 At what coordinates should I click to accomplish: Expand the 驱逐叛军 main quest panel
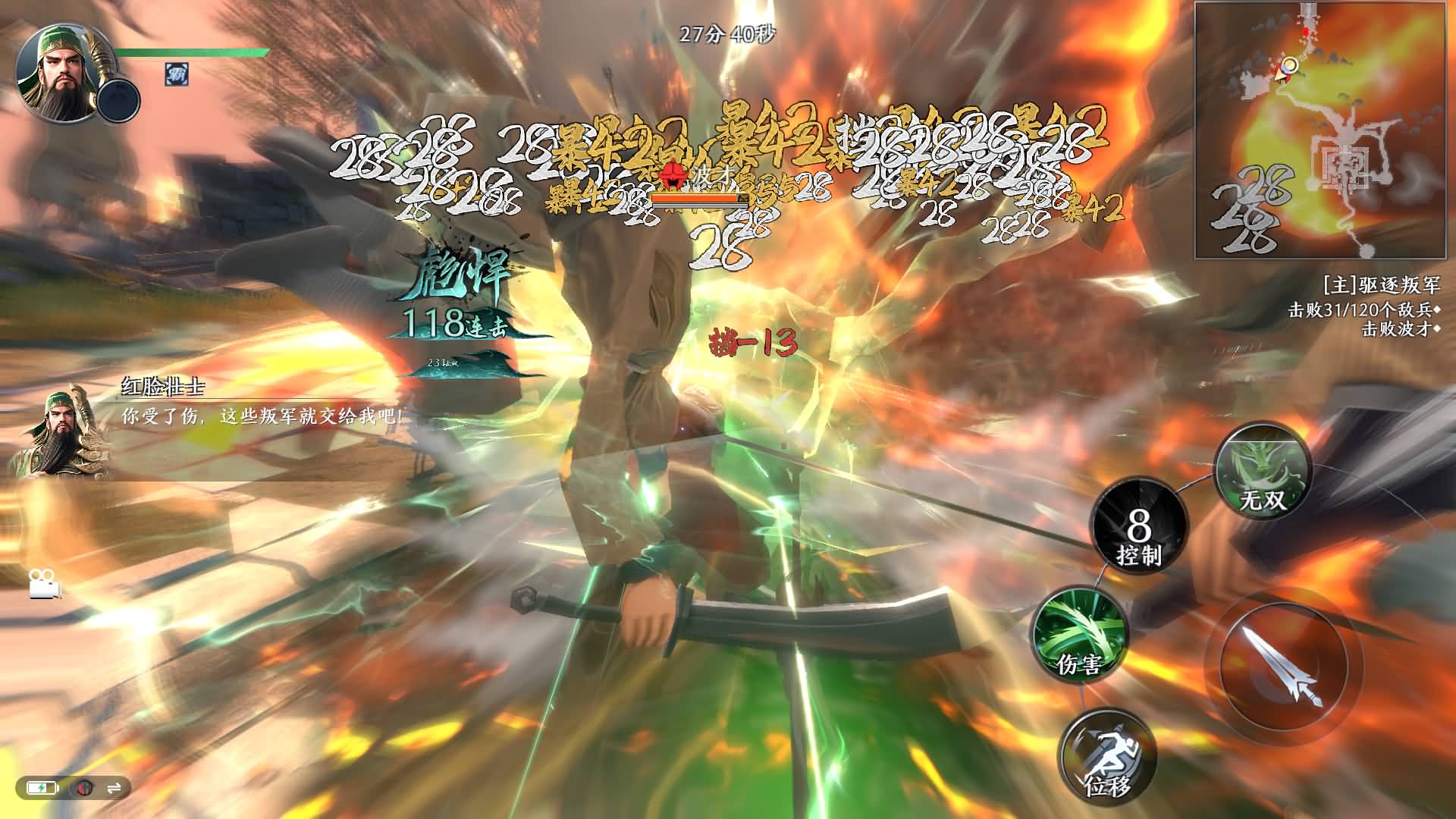click(1382, 285)
